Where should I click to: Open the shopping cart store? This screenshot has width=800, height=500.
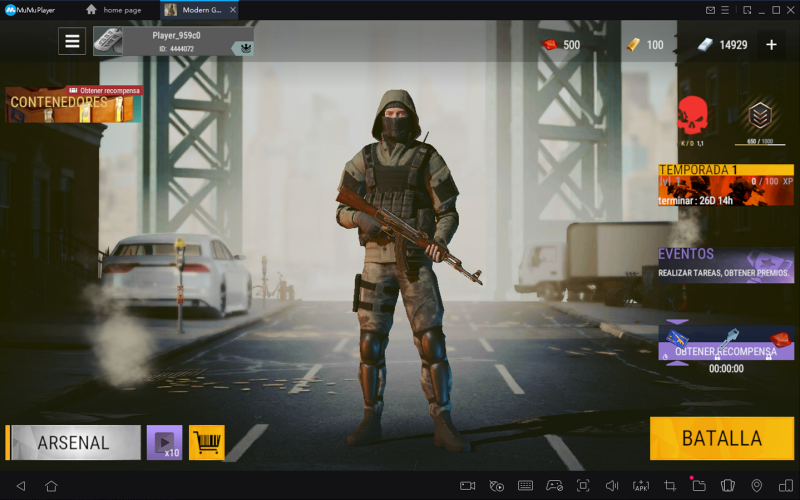(x=207, y=442)
